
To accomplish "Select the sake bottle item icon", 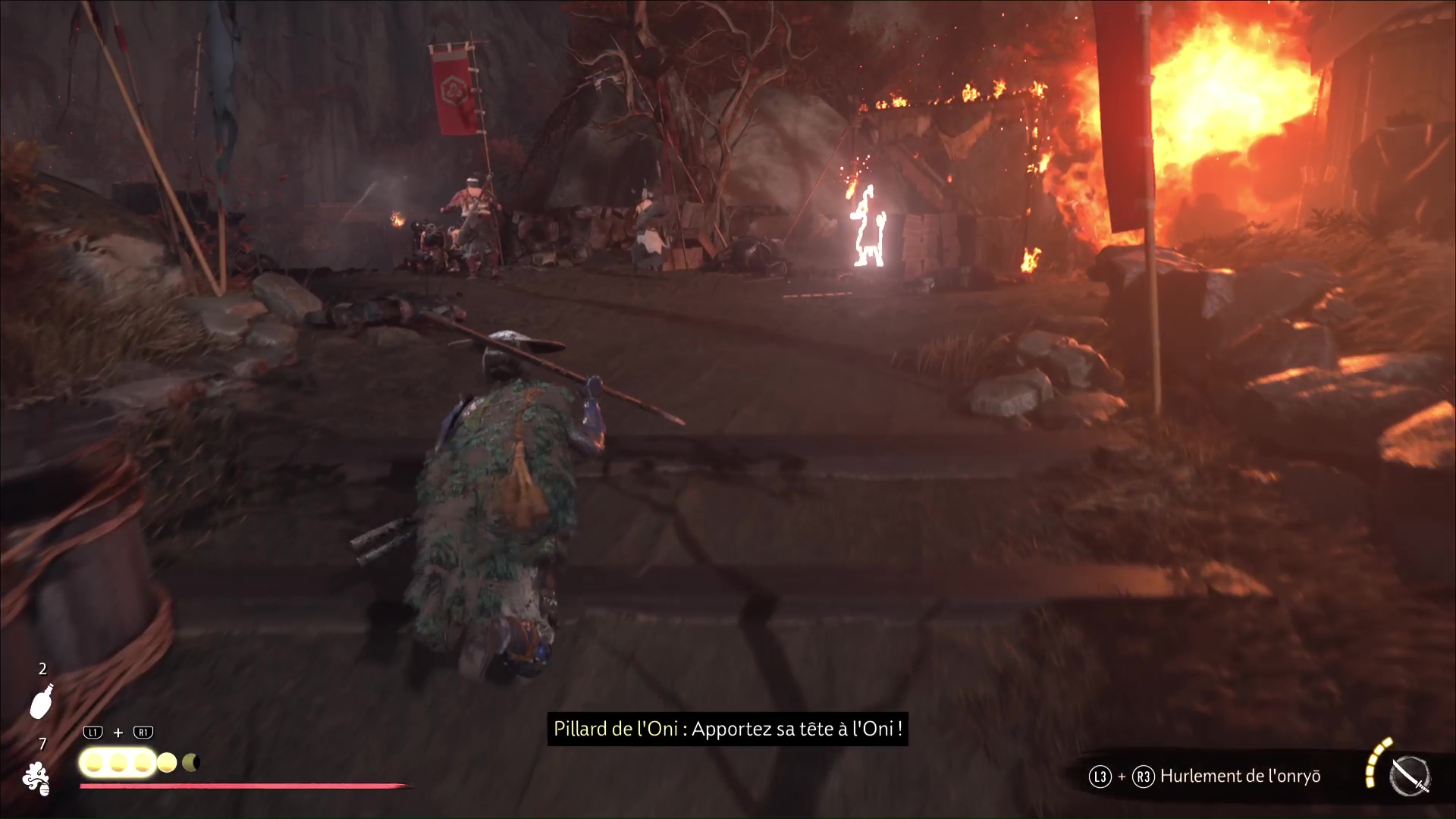I will coord(41,701).
